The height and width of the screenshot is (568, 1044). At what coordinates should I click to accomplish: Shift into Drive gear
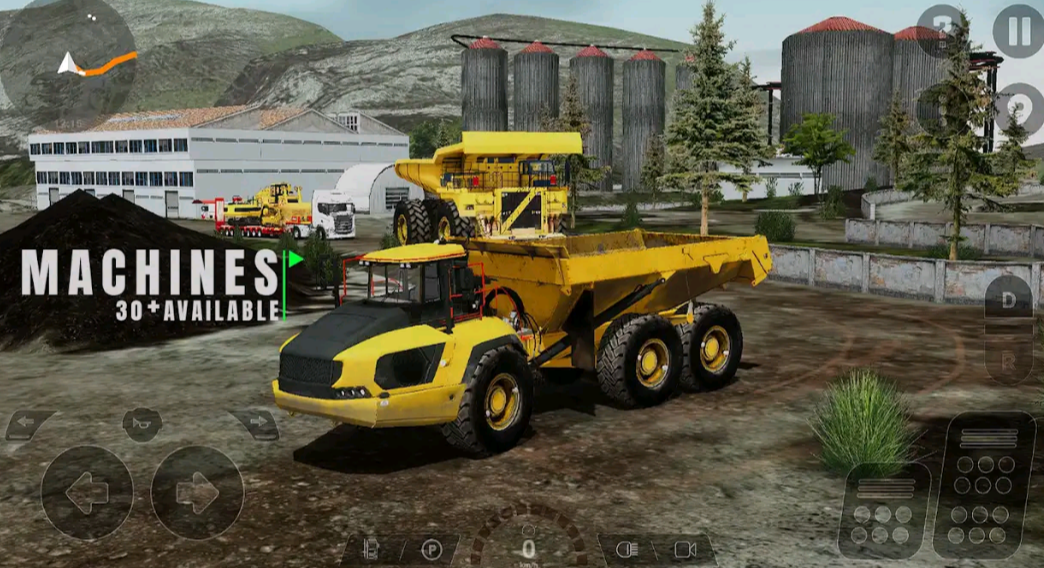1008,297
